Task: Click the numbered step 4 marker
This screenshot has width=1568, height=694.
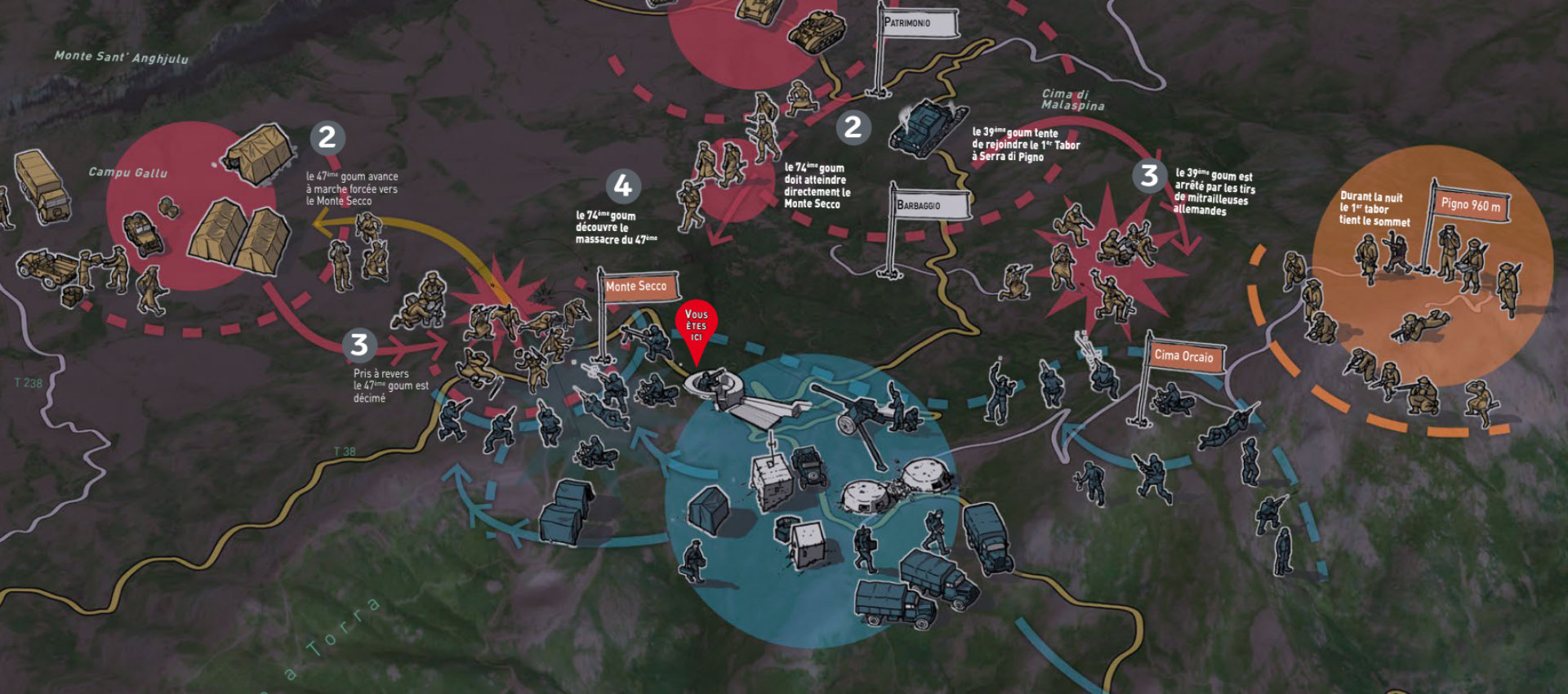Action: [622, 186]
